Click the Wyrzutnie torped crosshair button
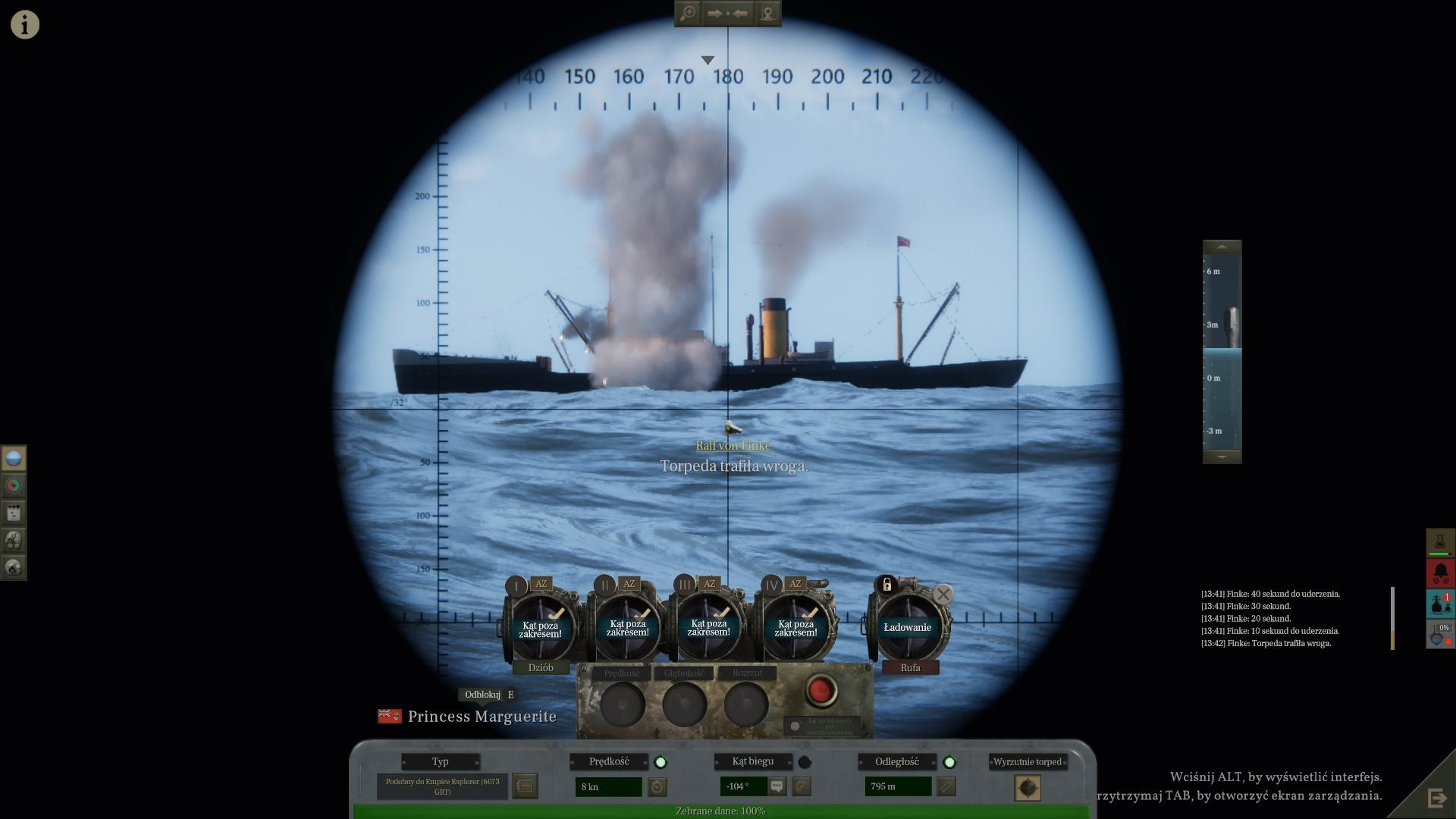The height and width of the screenshot is (819, 1456). click(x=1028, y=788)
